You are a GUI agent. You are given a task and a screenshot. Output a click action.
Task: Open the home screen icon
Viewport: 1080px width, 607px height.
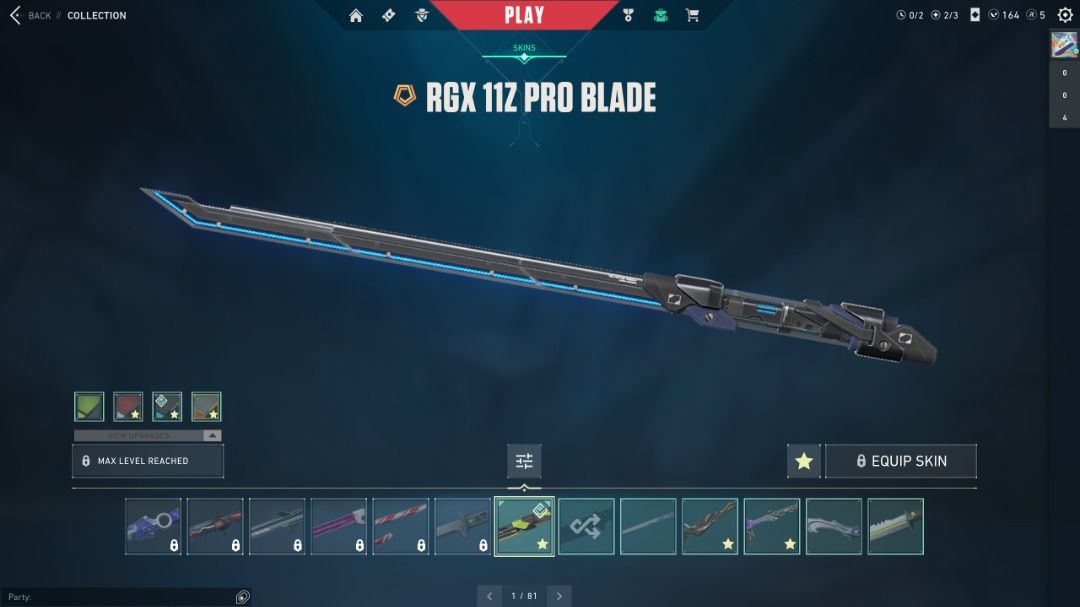click(356, 15)
